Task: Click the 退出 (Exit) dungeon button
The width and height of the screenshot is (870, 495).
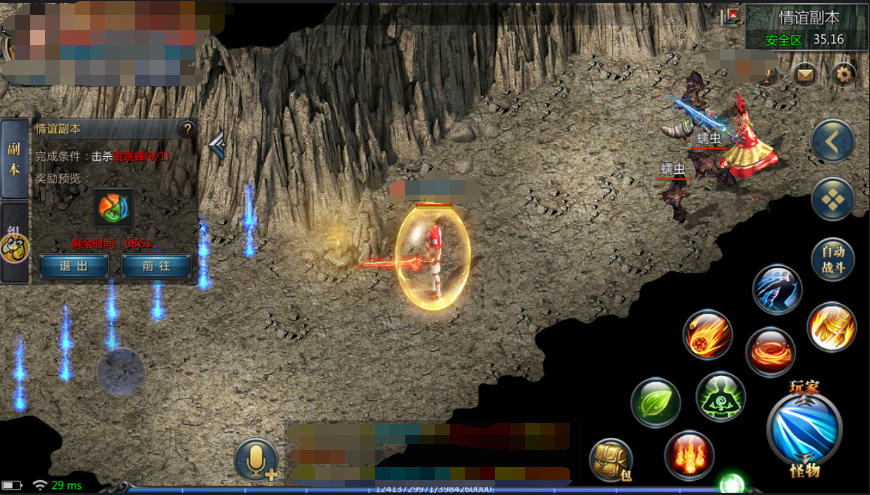Action: (75, 266)
